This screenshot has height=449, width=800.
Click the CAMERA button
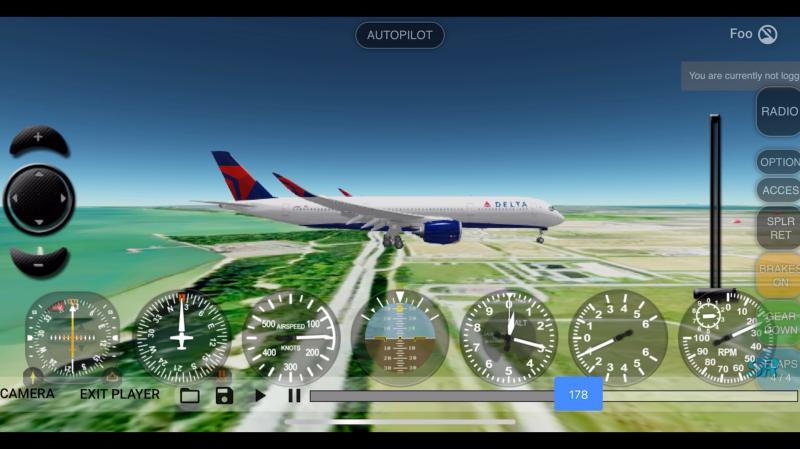(x=28, y=394)
